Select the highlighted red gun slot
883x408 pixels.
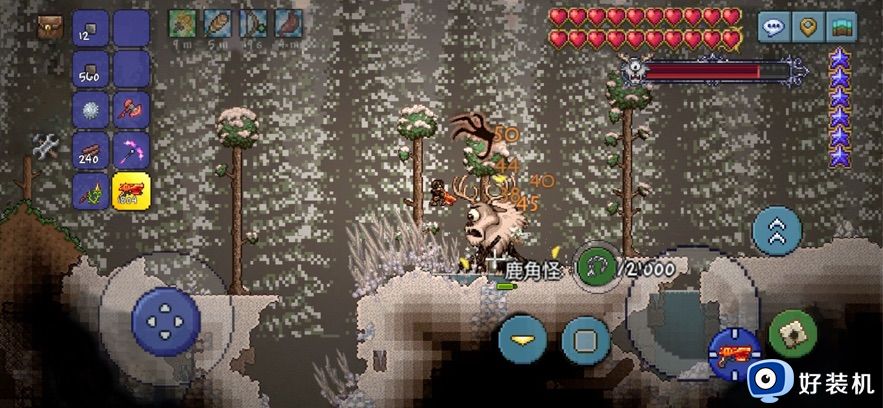click(x=131, y=190)
